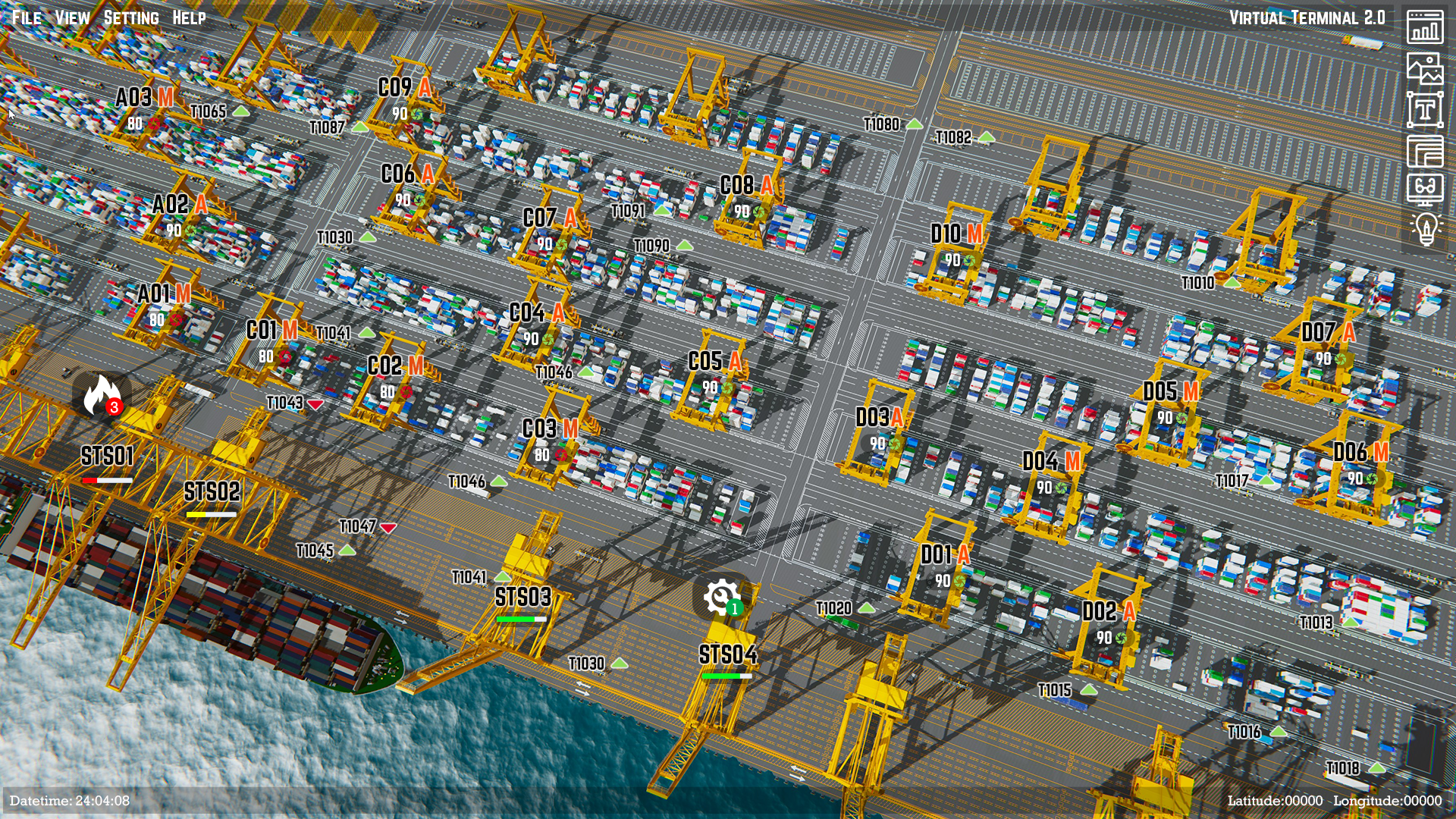Open the image gallery tool
The image size is (1456, 819).
pyautogui.click(x=1425, y=68)
